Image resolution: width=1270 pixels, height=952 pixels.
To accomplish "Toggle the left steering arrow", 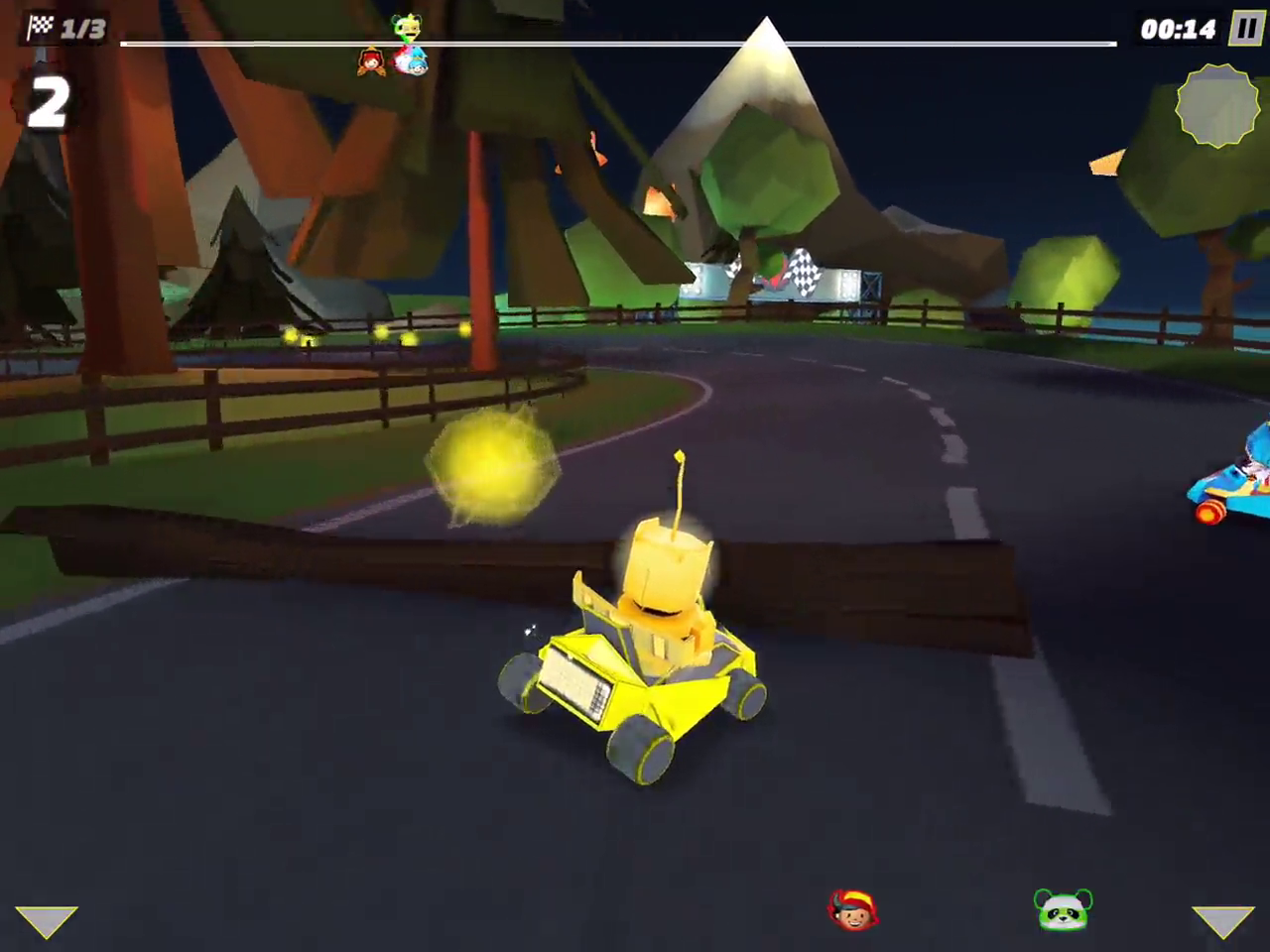I will coord(48,922).
